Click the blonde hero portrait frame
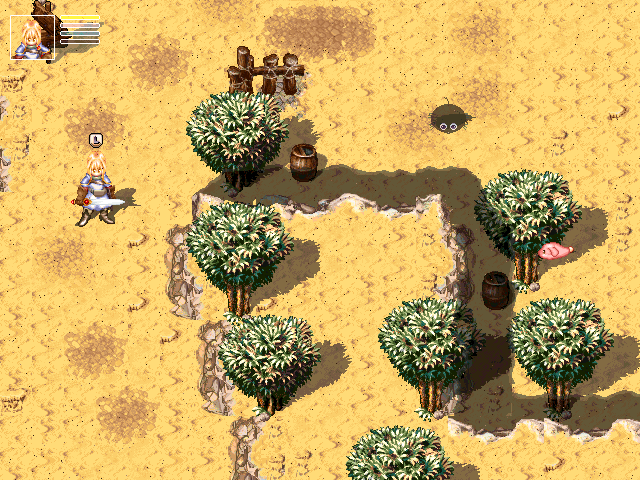Screen dimensions: 640x480 coord(31,38)
